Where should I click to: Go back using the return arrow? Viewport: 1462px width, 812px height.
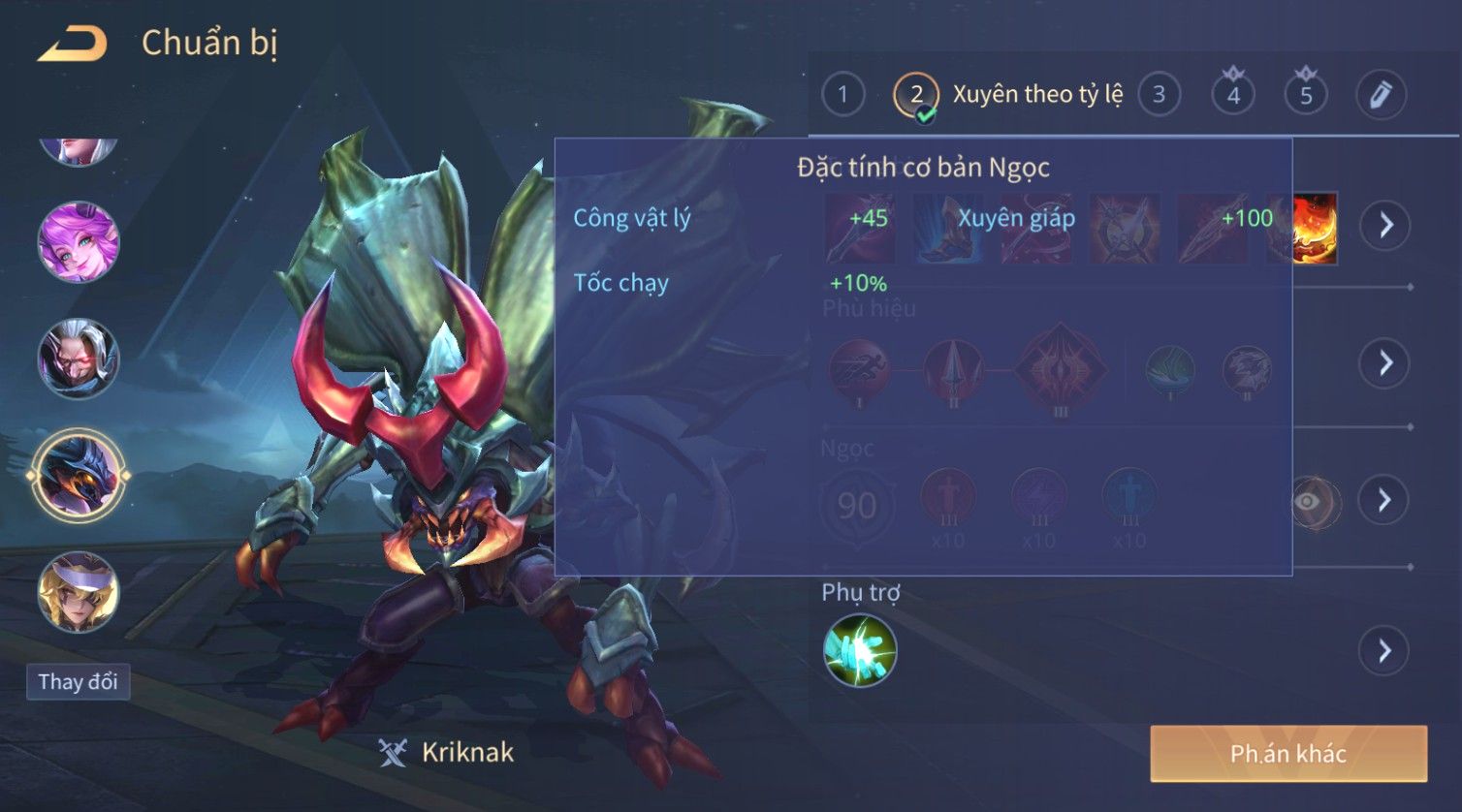pyautogui.click(x=73, y=44)
